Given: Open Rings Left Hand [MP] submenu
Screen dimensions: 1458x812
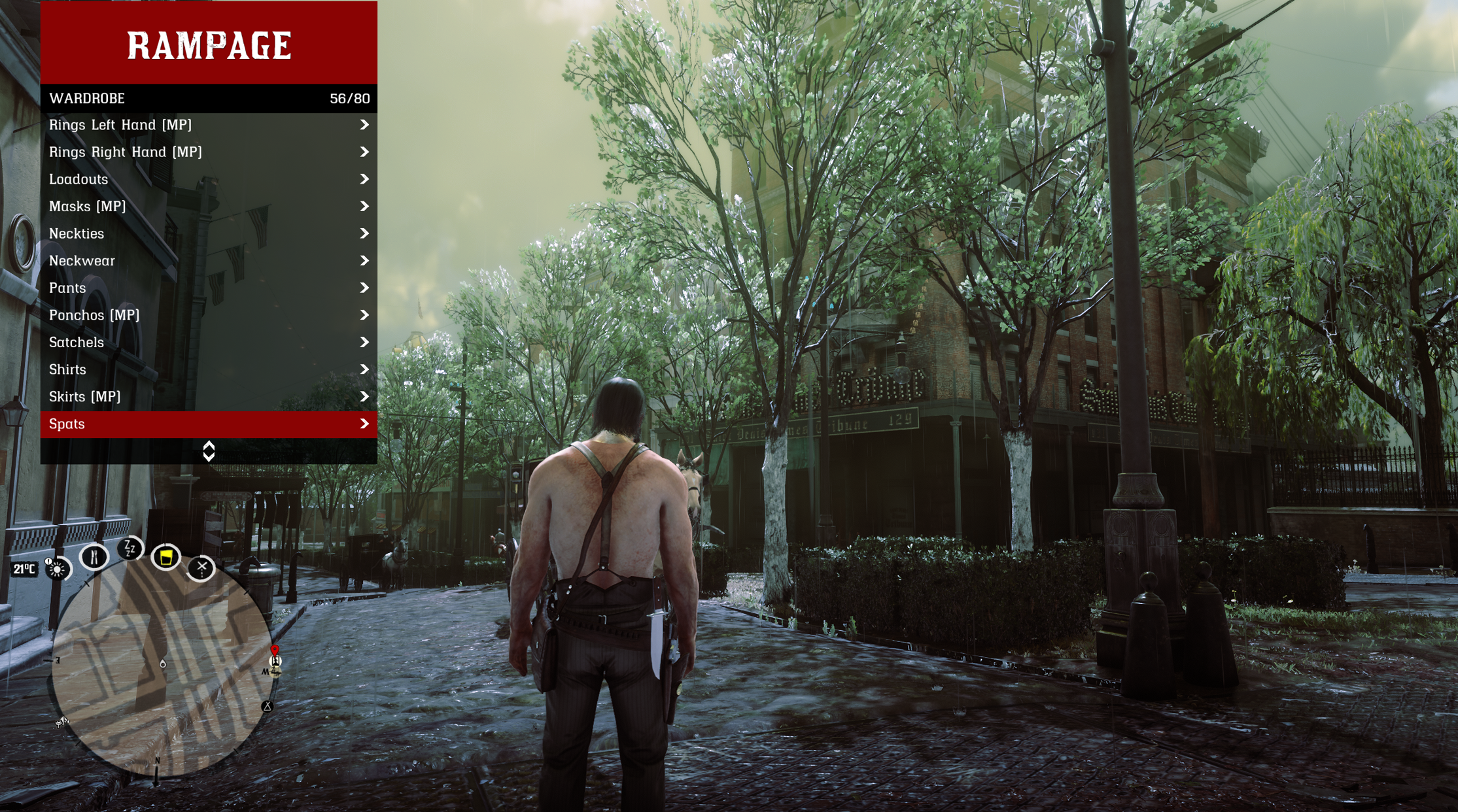Looking at the screenshot, I should 208,125.
